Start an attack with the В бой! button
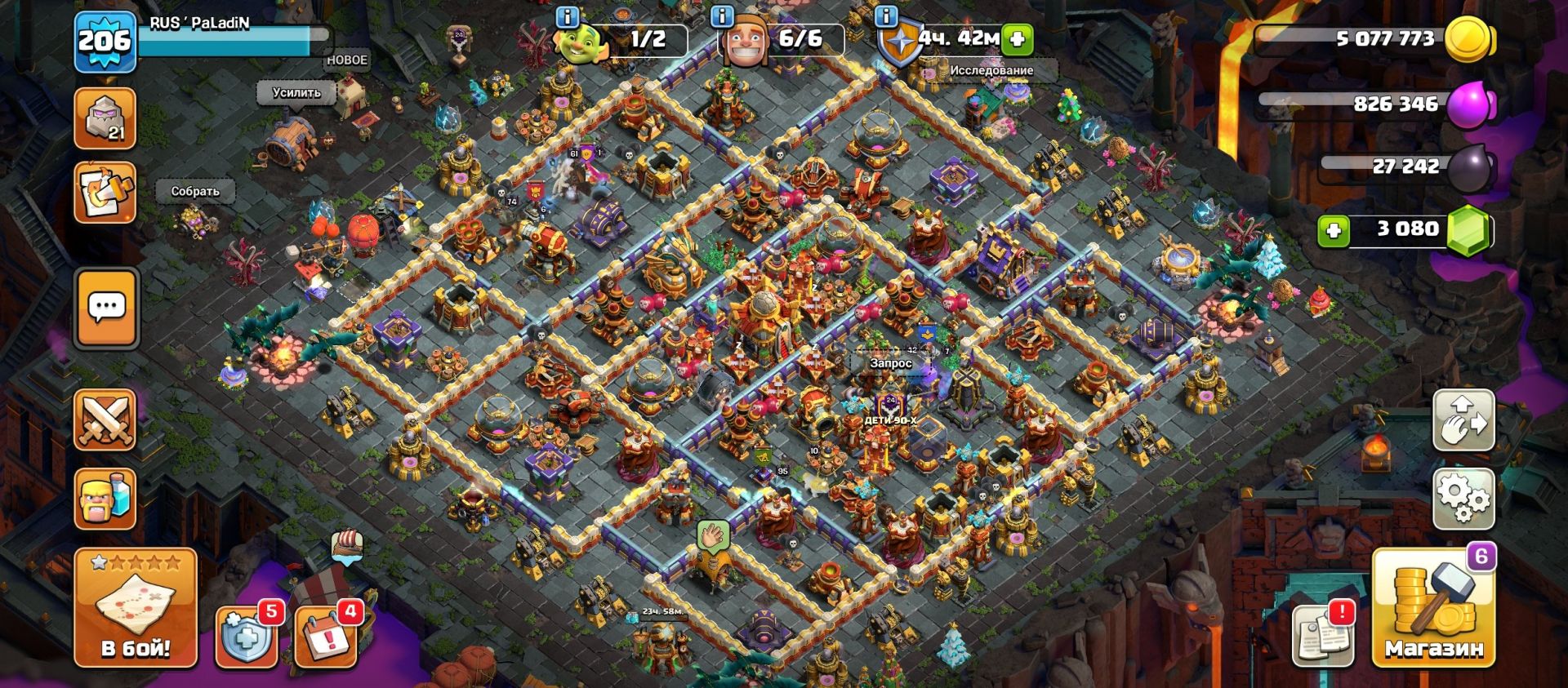This screenshot has height=688, width=1568. 136,608
